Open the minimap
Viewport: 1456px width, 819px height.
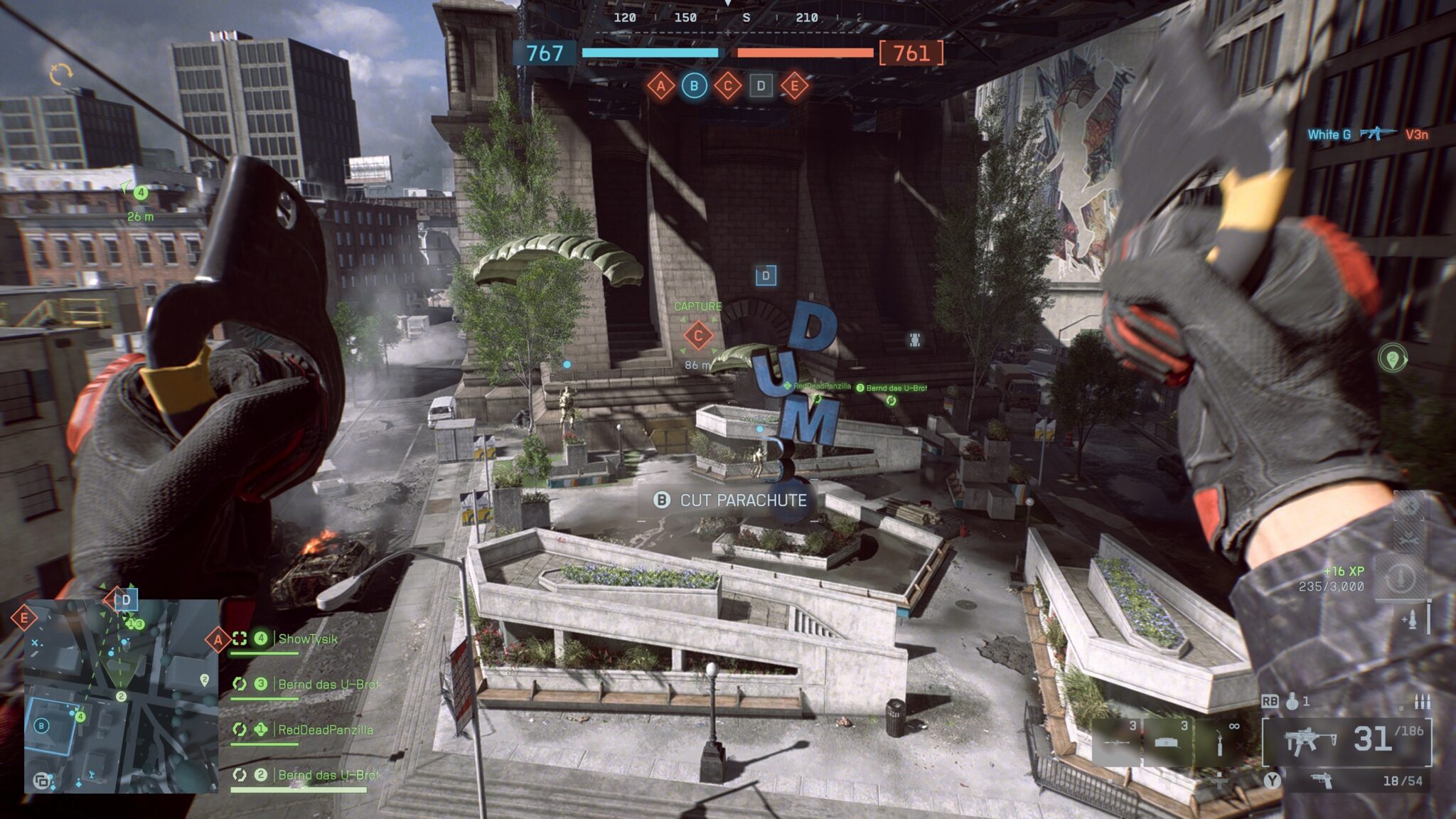tap(121, 696)
